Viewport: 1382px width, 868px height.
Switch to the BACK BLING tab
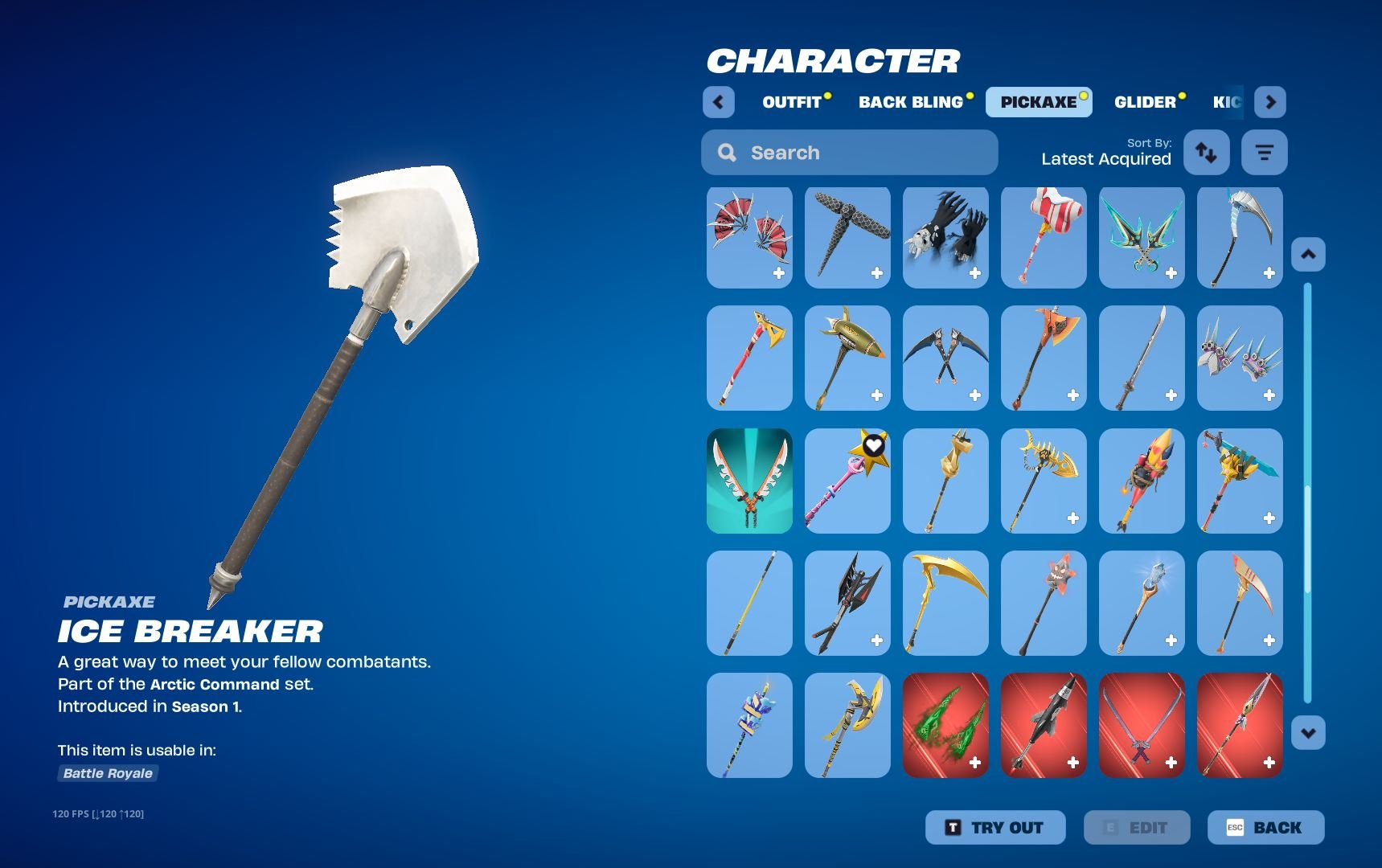(911, 101)
